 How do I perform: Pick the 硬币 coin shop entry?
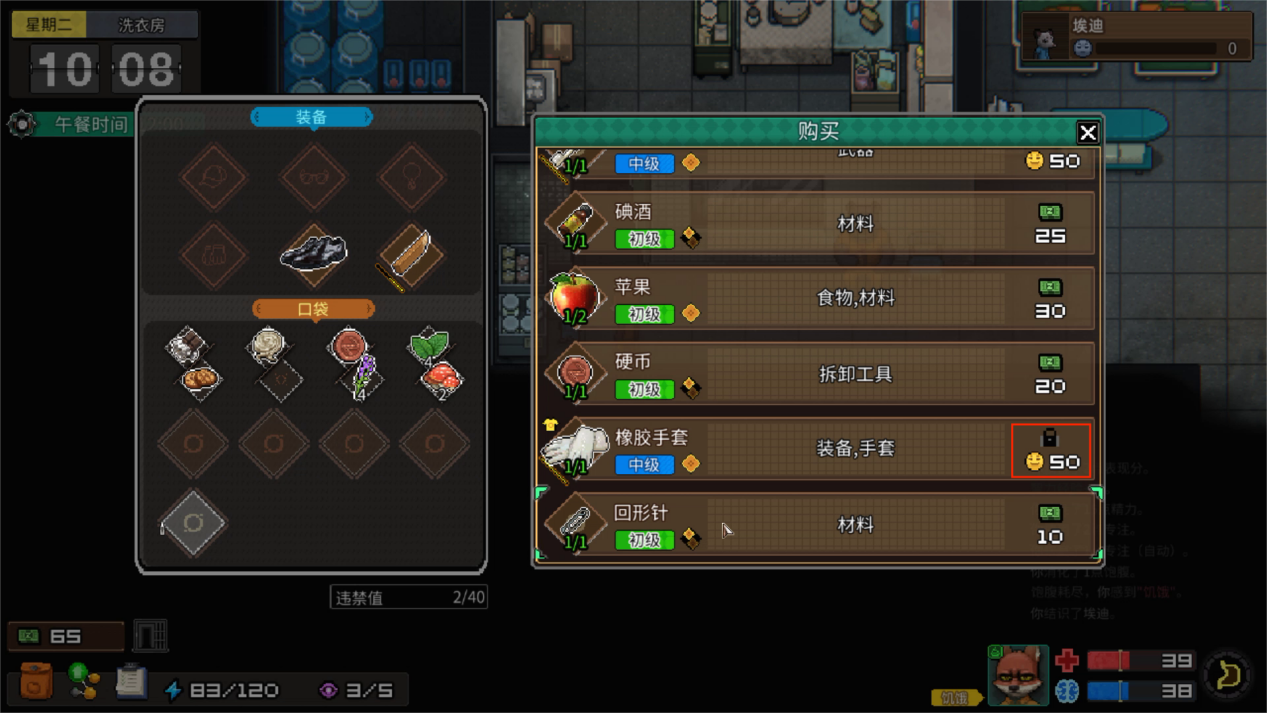pos(818,374)
